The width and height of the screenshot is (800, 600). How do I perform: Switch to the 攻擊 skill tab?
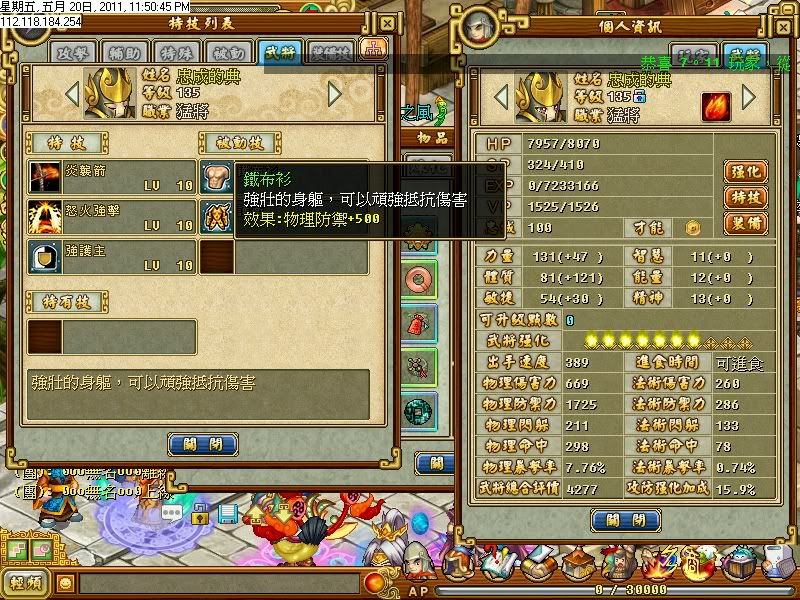tap(74, 52)
